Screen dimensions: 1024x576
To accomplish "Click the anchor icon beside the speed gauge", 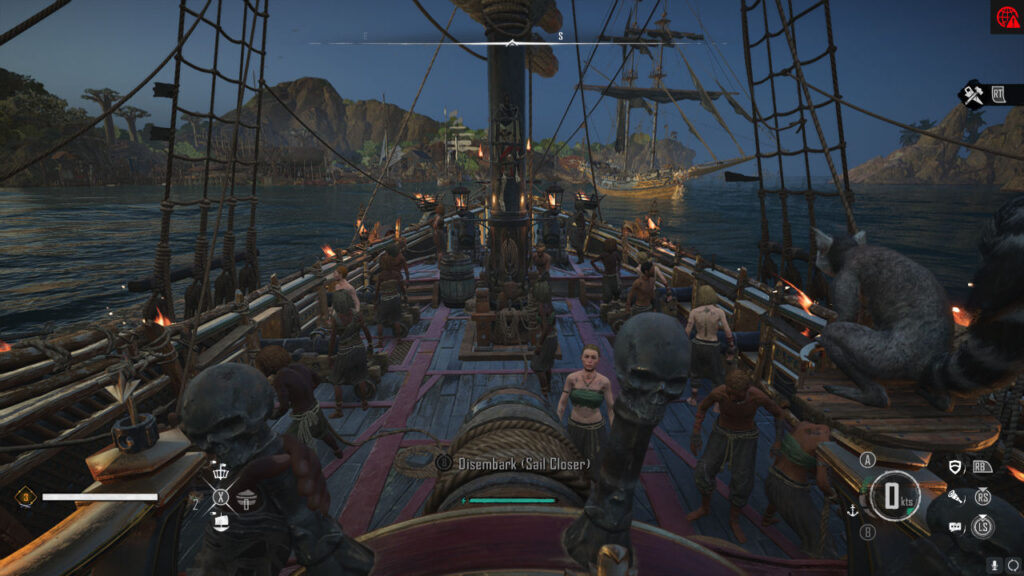I will pos(853,510).
